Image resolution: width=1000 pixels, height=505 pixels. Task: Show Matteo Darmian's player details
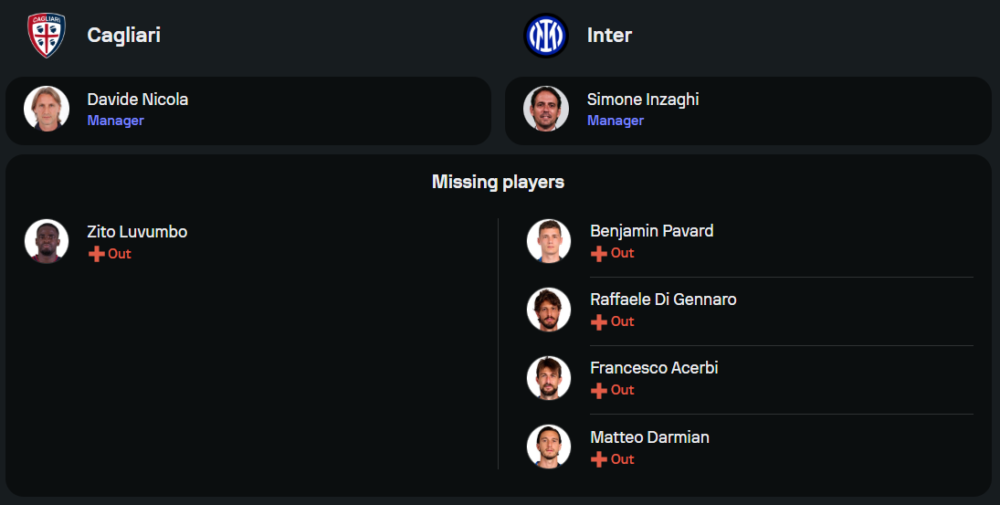point(649,437)
